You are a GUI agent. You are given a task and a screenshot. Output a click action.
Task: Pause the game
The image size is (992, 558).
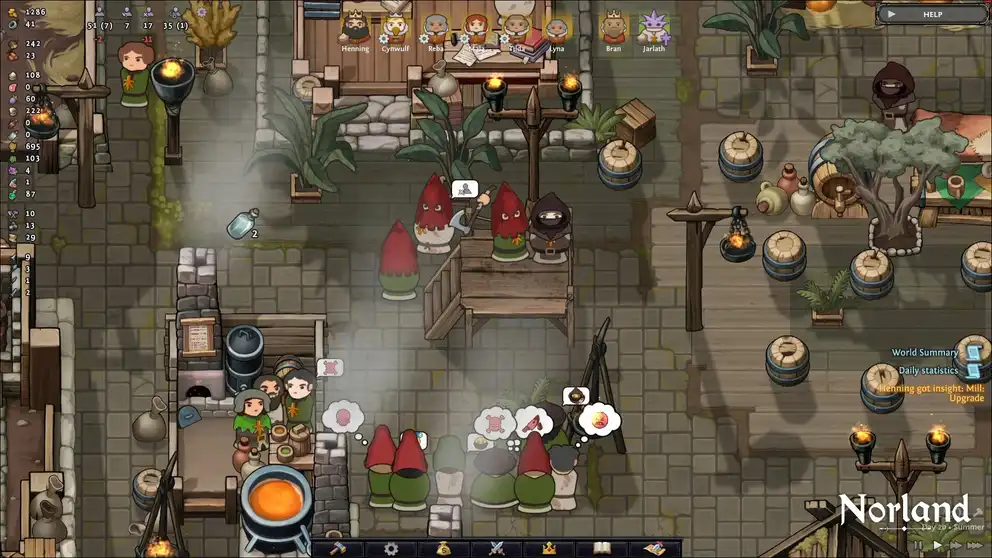coord(917,545)
